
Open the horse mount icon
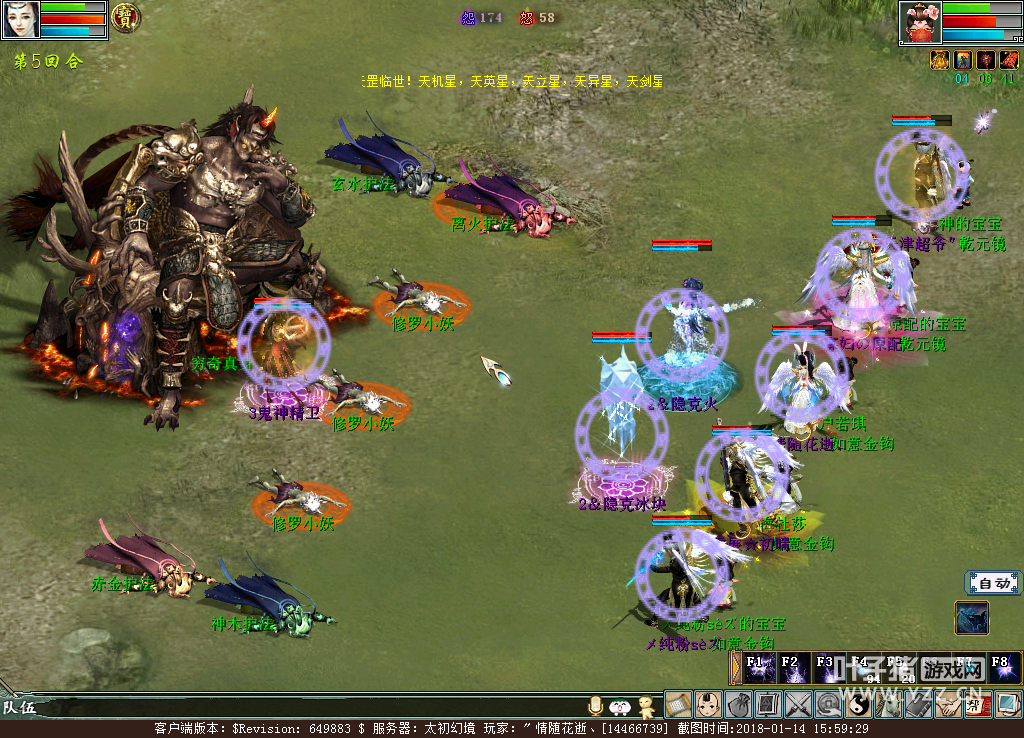pos(888,705)
